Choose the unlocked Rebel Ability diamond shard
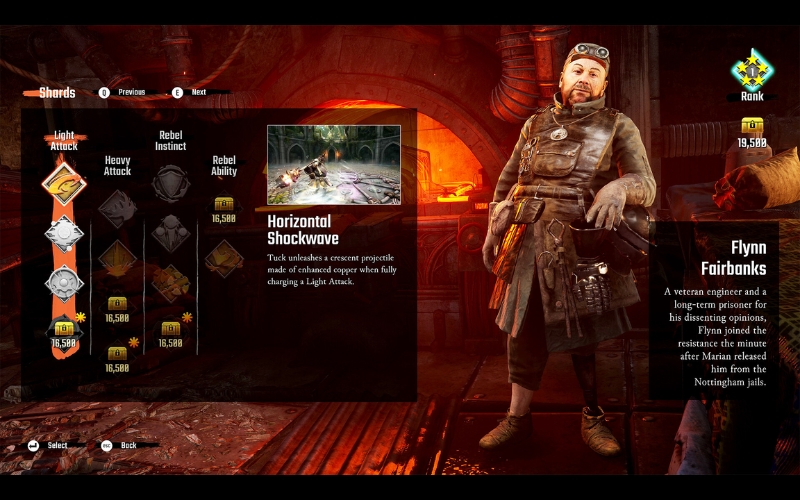 [x=224, y=258]
